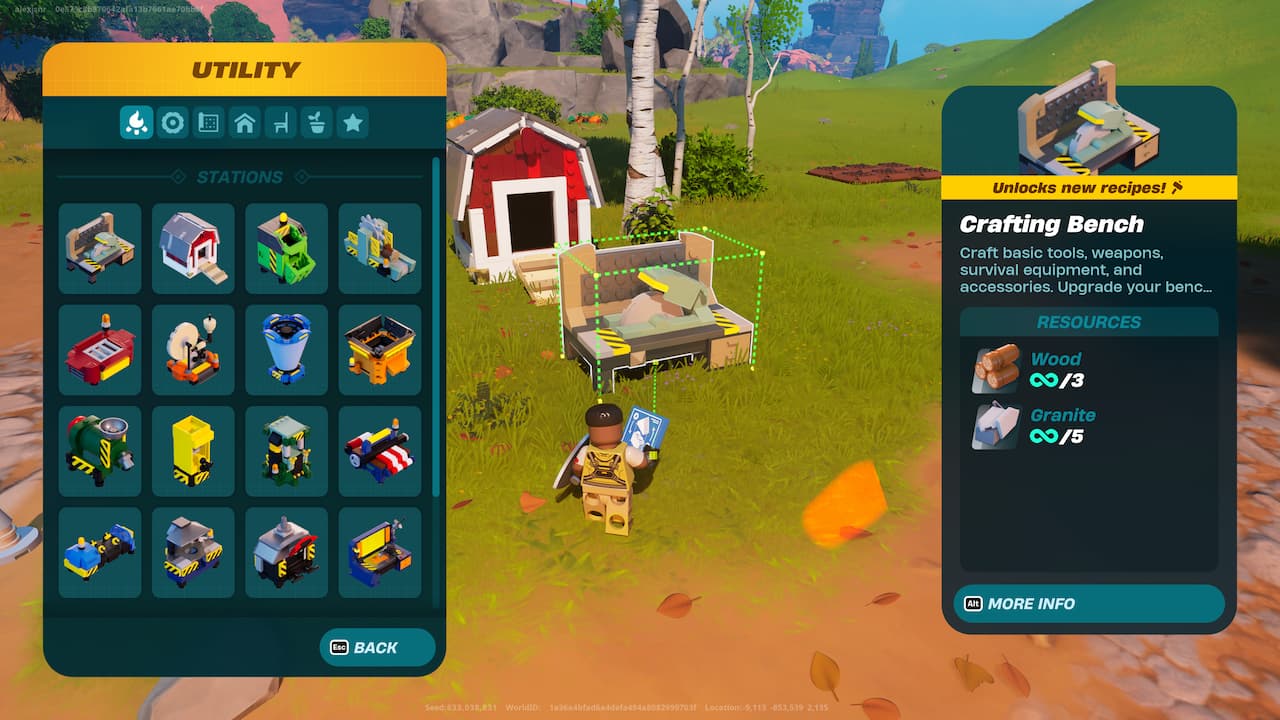
Task: Switch to the gear category tab
Action: tap(173, 123)
